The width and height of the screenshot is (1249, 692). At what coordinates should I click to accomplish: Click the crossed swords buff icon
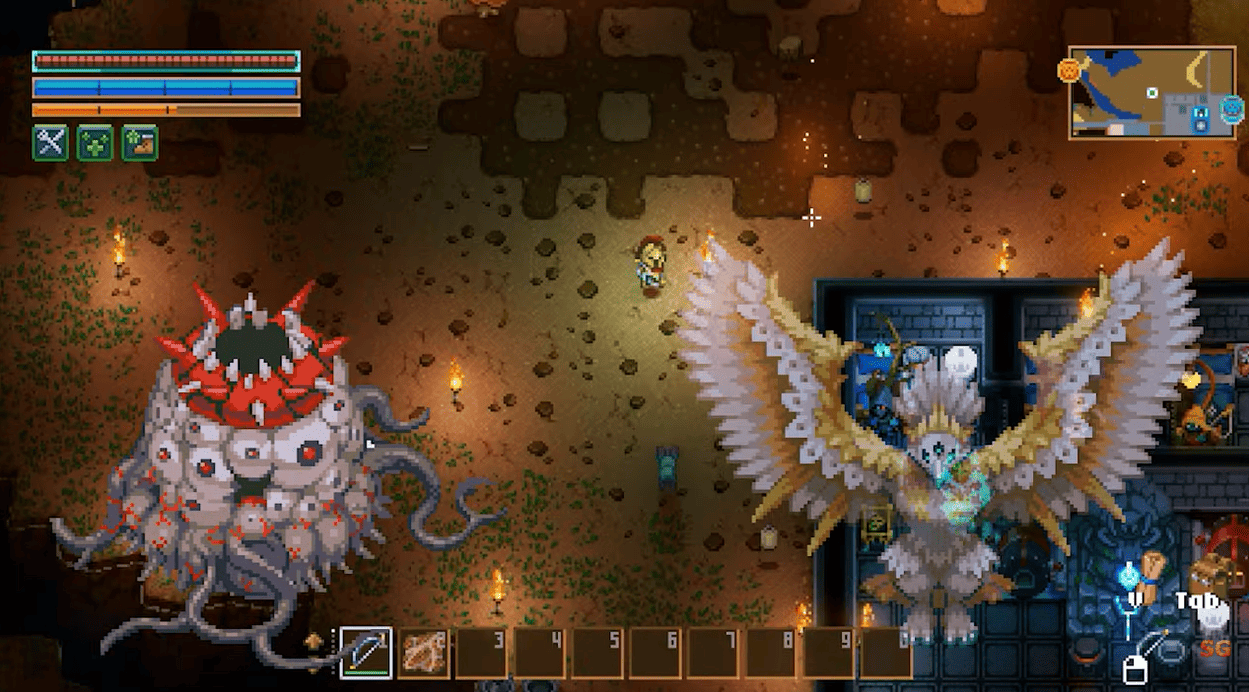(x=49, y=142)
